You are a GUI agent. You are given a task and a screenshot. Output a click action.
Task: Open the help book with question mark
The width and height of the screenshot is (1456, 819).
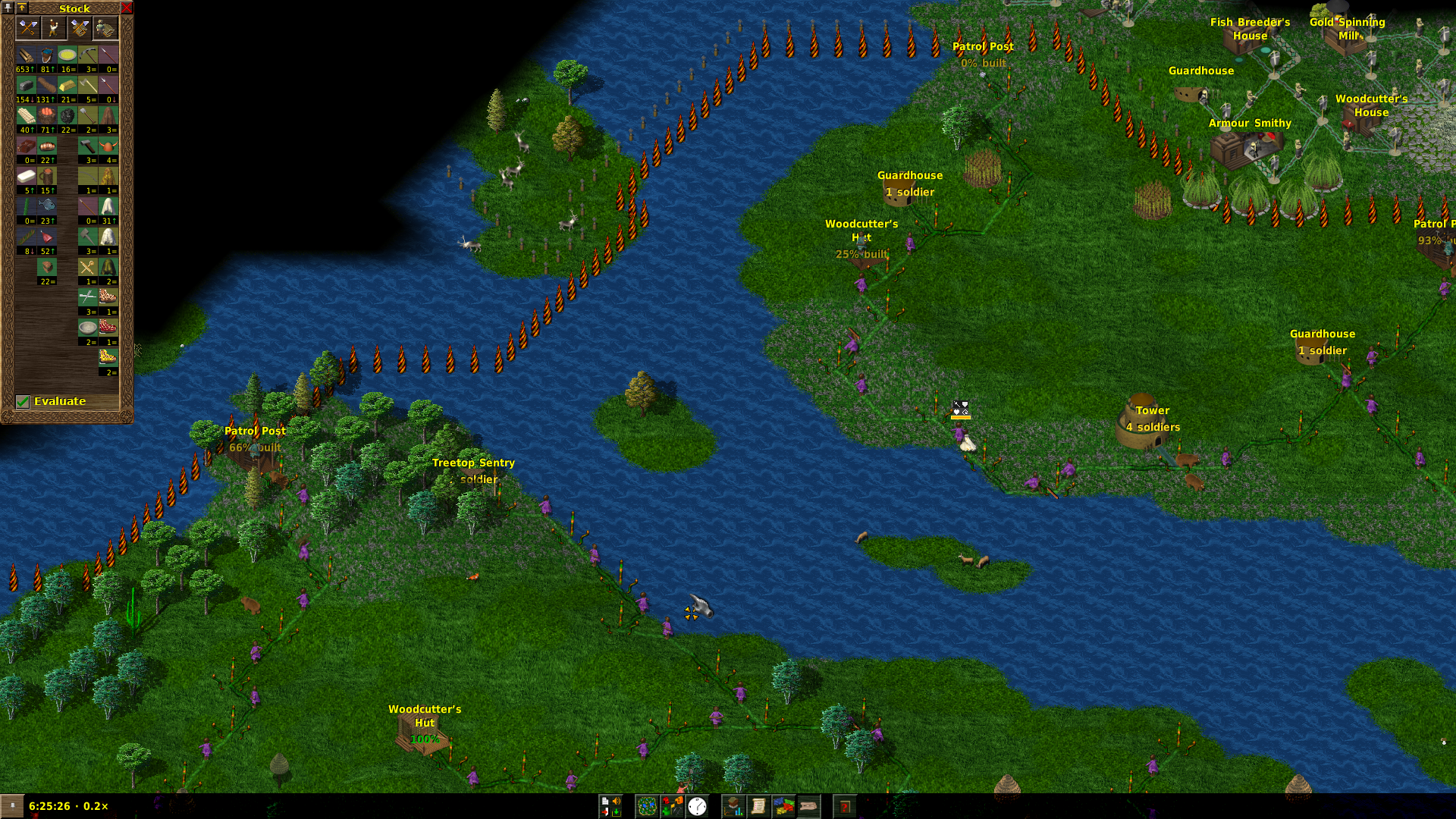[844, 806]
